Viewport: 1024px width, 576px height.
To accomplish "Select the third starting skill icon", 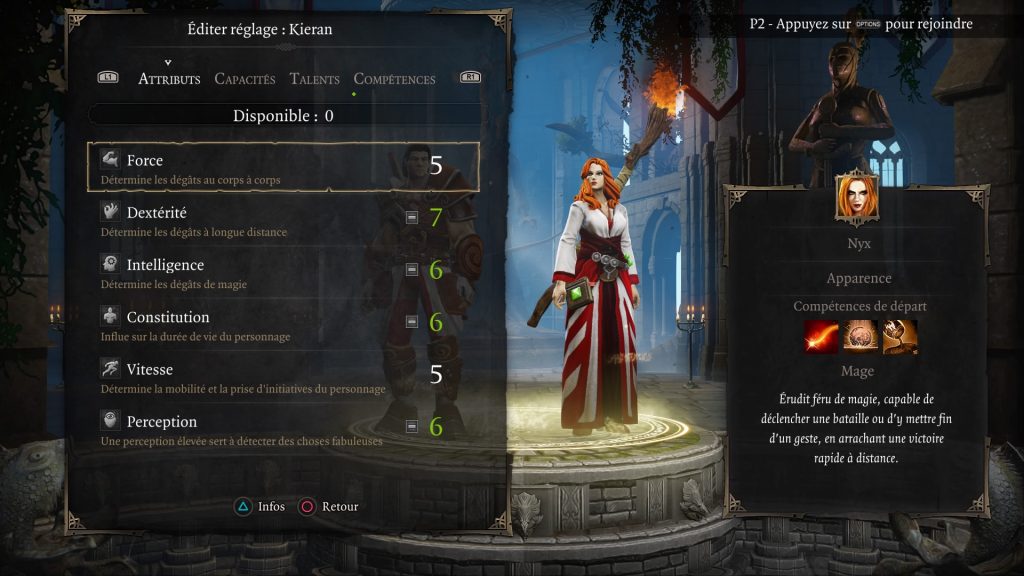I will 898,337.
